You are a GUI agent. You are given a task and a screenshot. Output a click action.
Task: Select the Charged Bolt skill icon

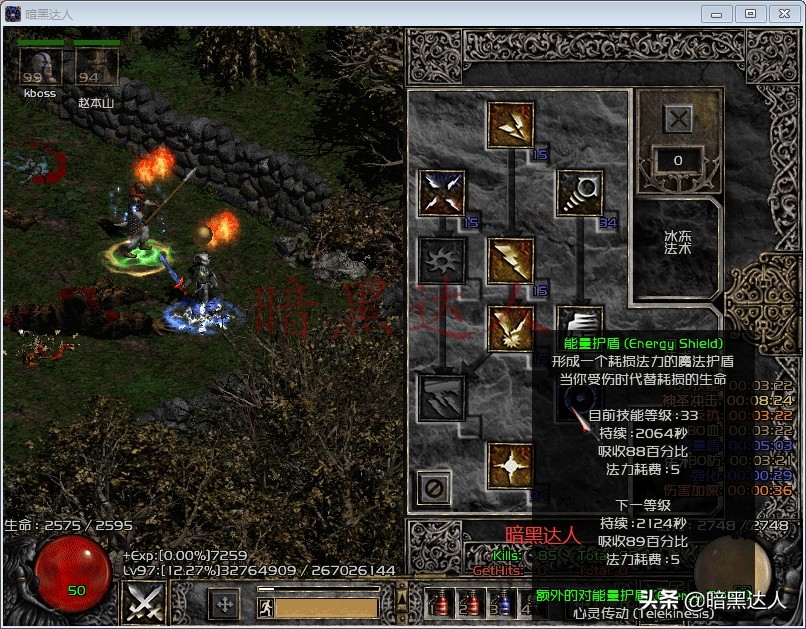pyautogui.click(x=511, y=125)
